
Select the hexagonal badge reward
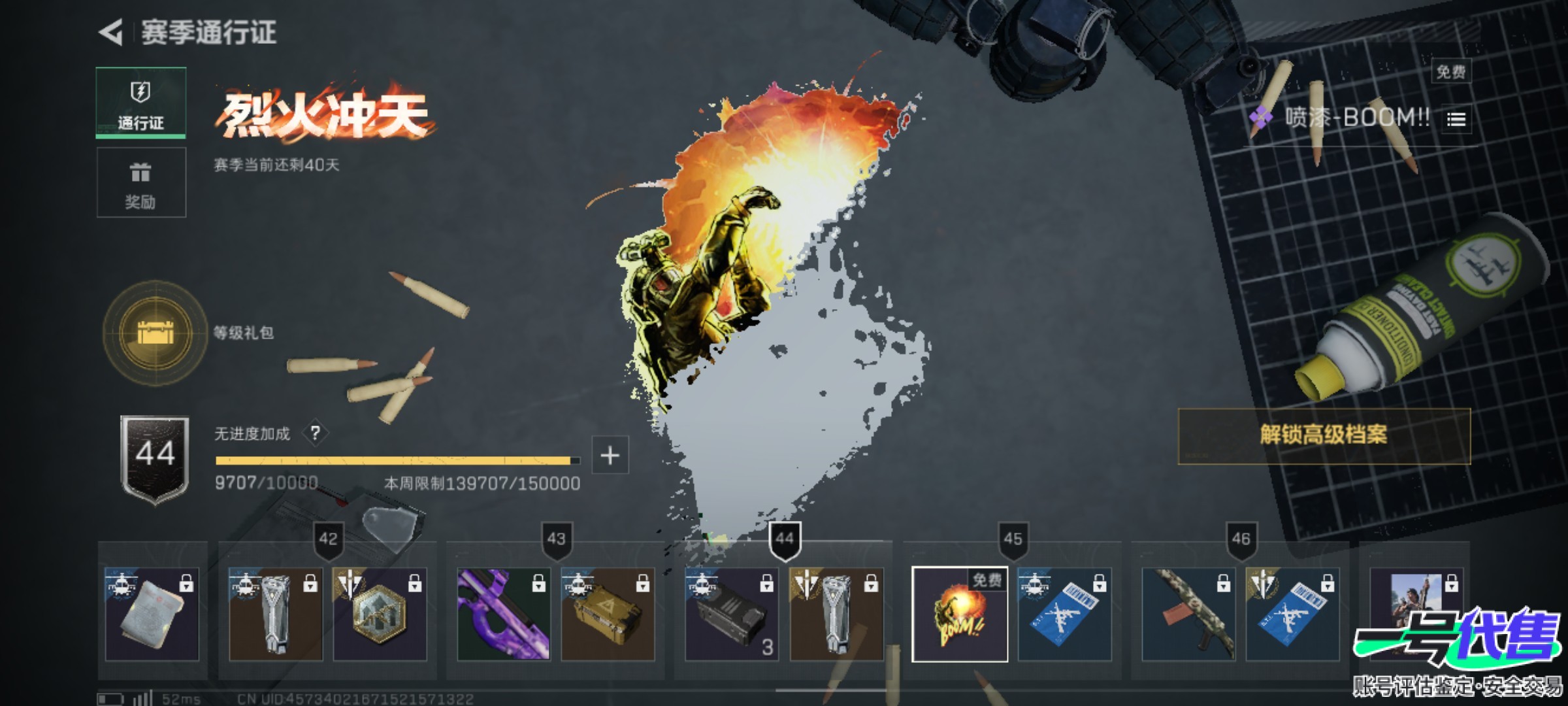tap(380, 614)
